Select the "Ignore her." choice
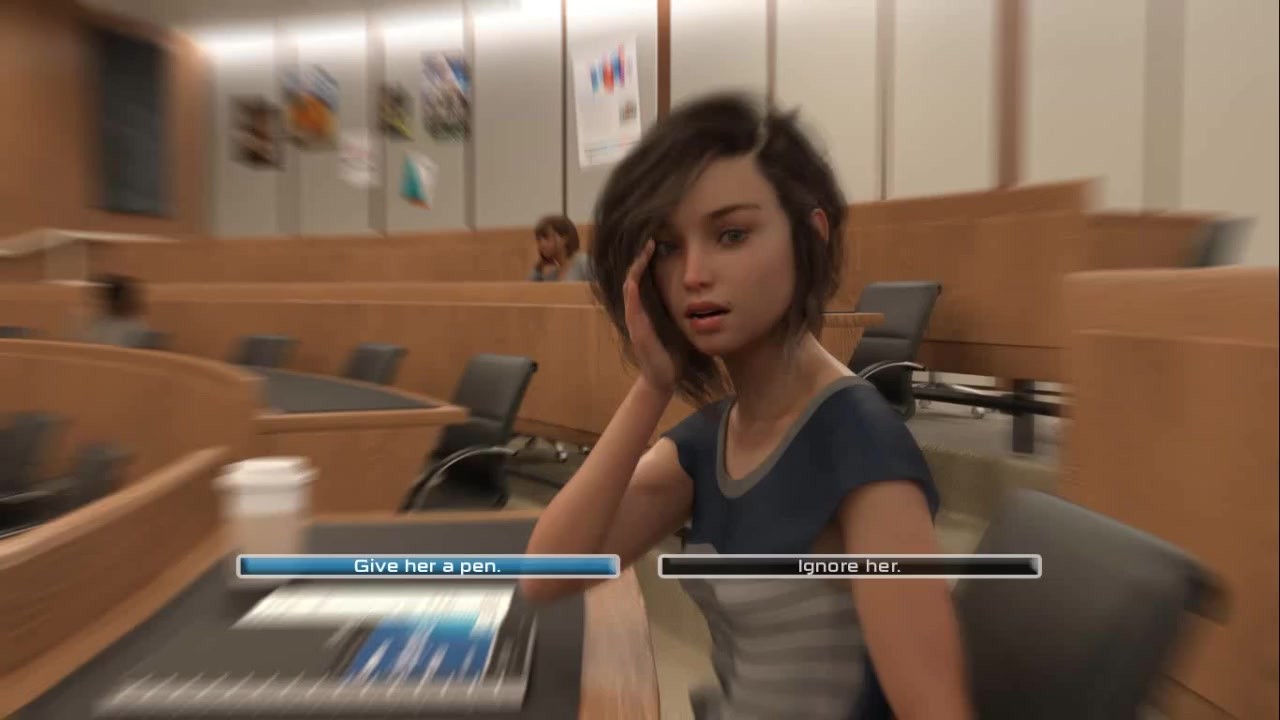The width and height of the screenshot is (1280, 720). tap(849, 566)
